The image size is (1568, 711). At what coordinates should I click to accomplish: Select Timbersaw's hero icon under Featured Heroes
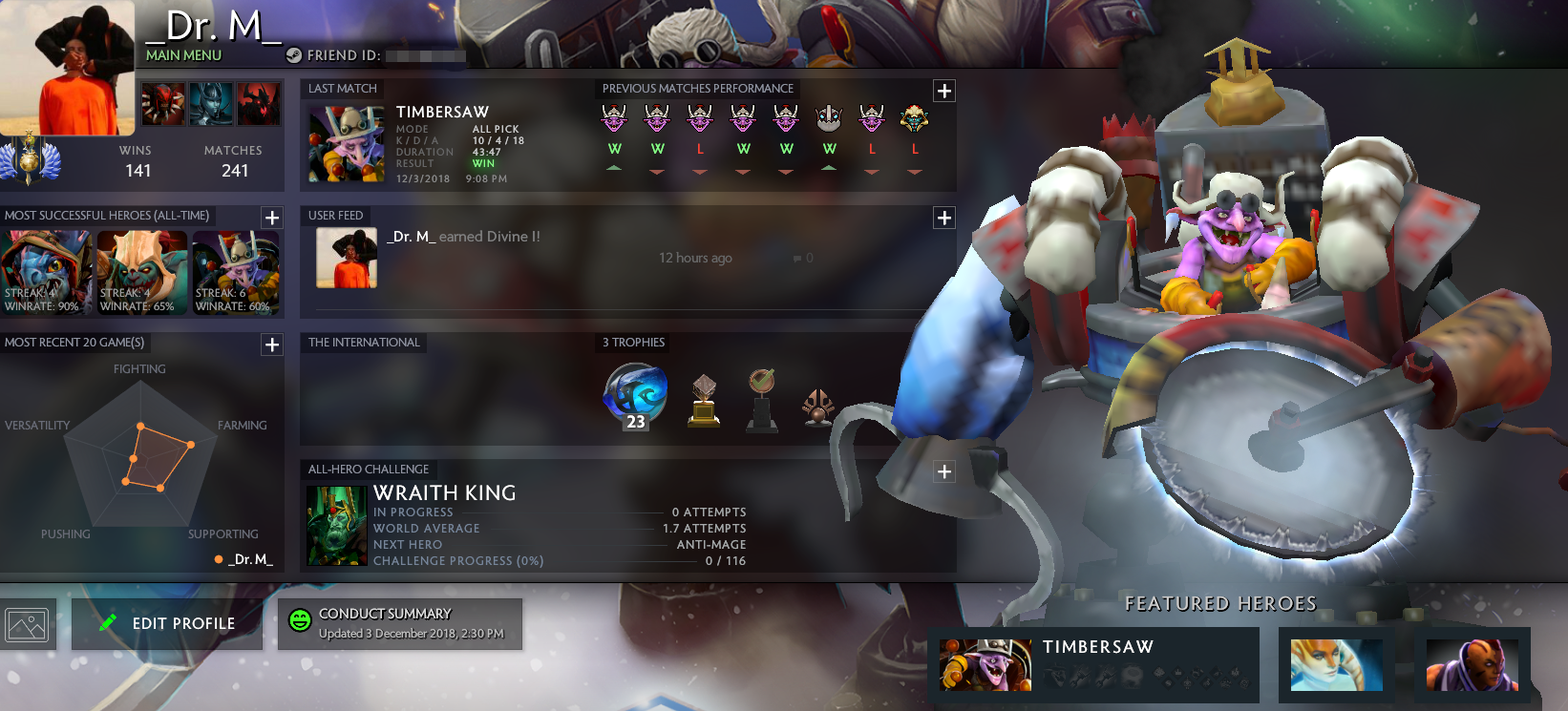[985, 665]
